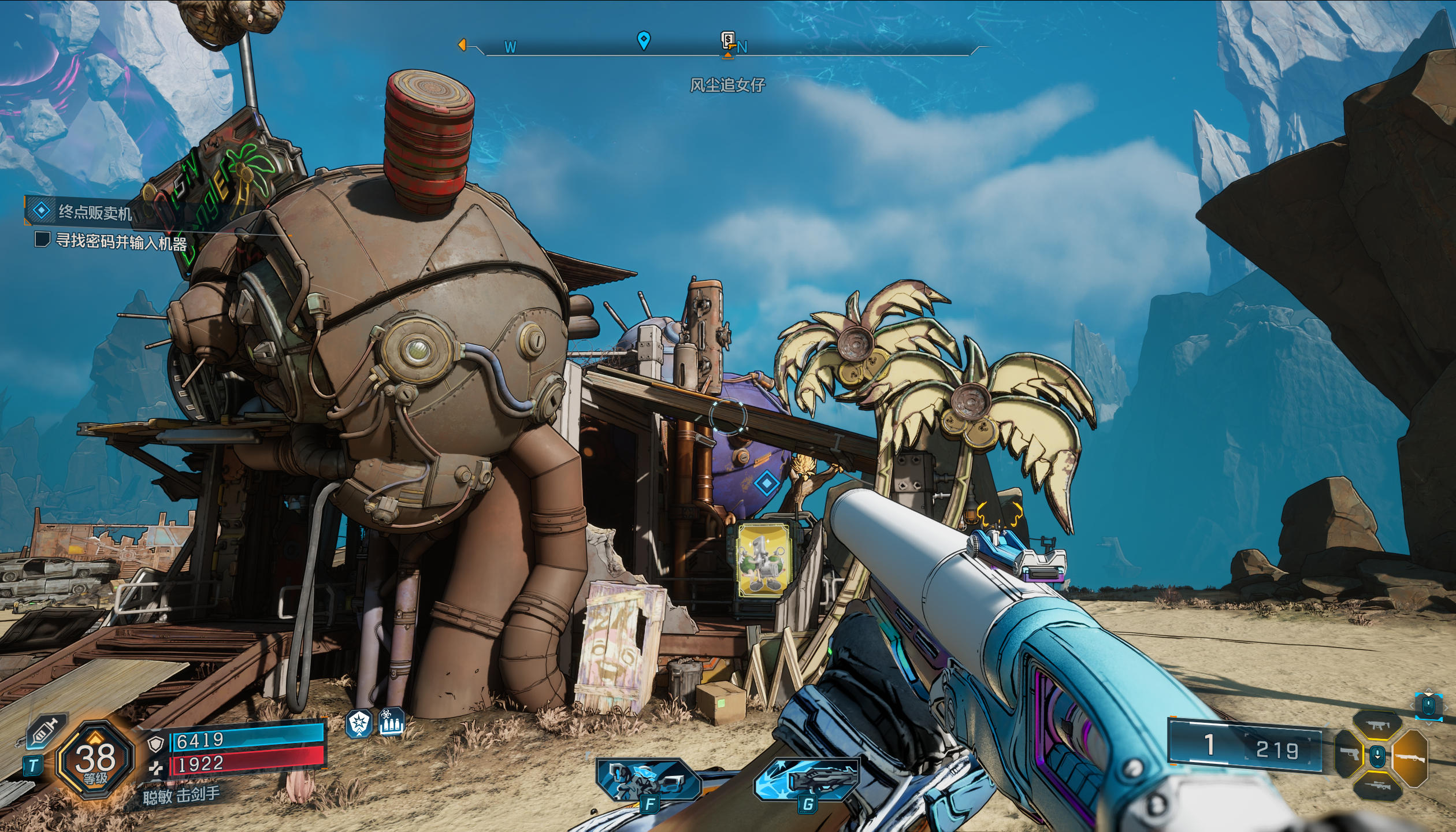1456x832 pixels.
Task: Switch to the submachine gun weapon slot
Action: pyautogui.click(x=1377, y=726)
